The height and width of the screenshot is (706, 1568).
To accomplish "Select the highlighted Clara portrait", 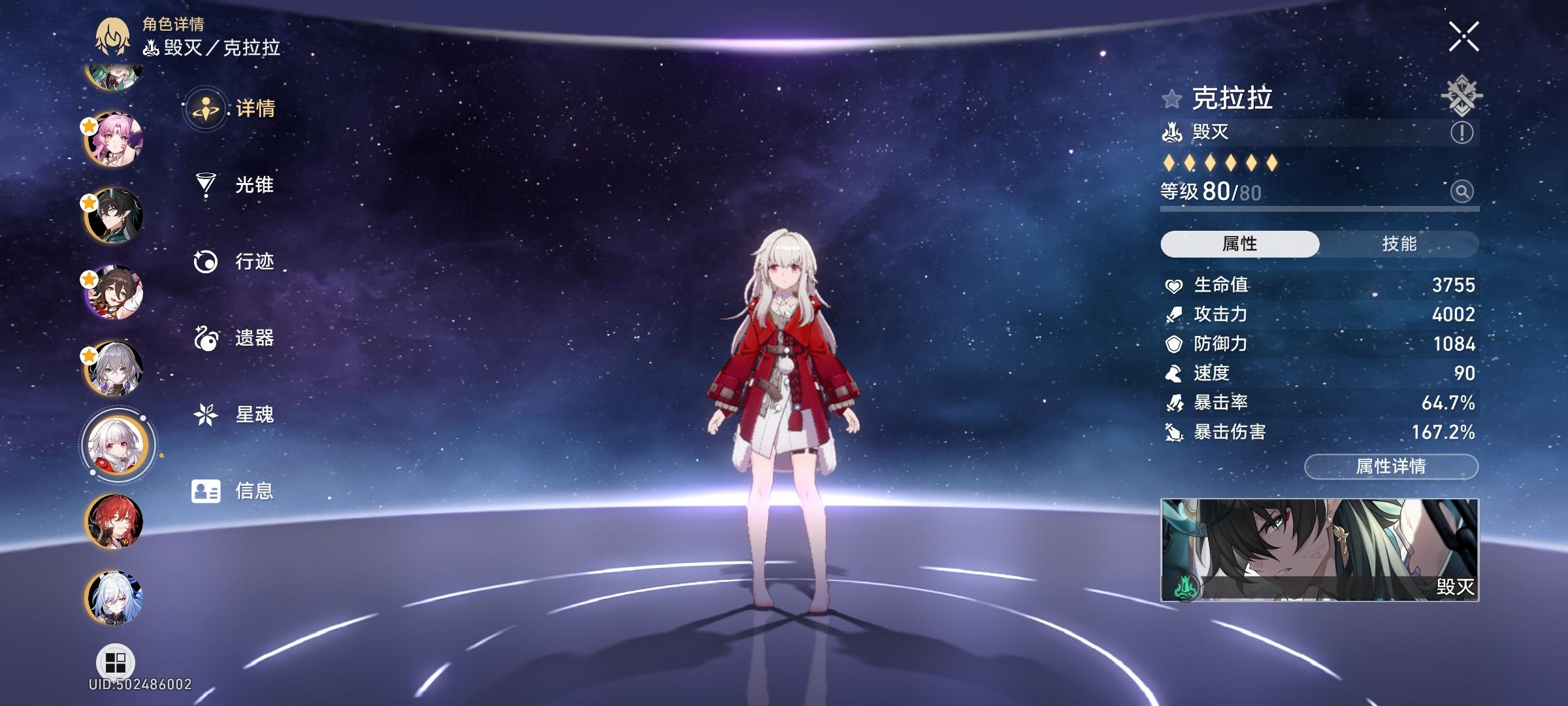I will 116,446.
